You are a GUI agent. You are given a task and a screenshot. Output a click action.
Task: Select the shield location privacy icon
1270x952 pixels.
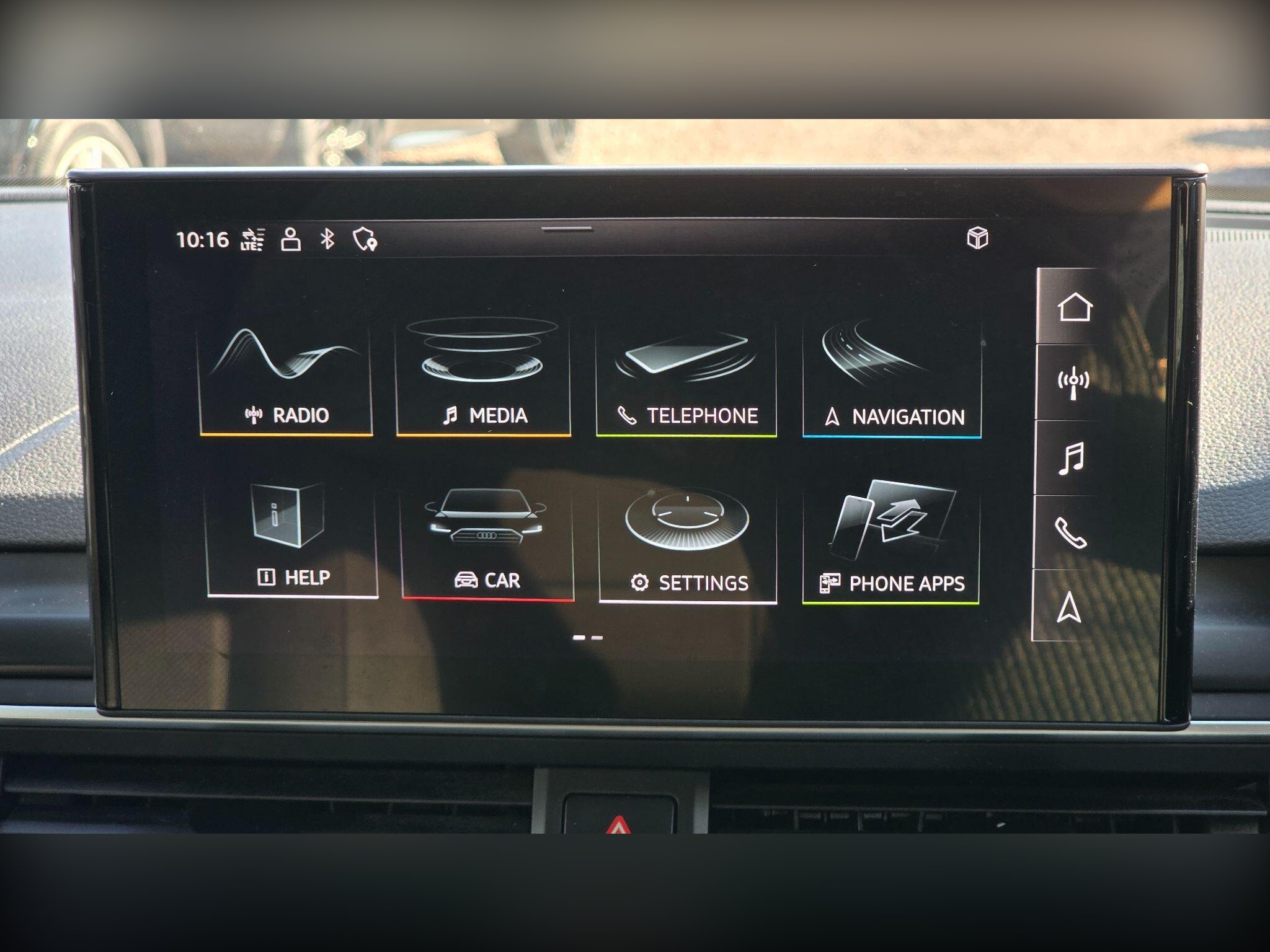click(x=364, y=239)
